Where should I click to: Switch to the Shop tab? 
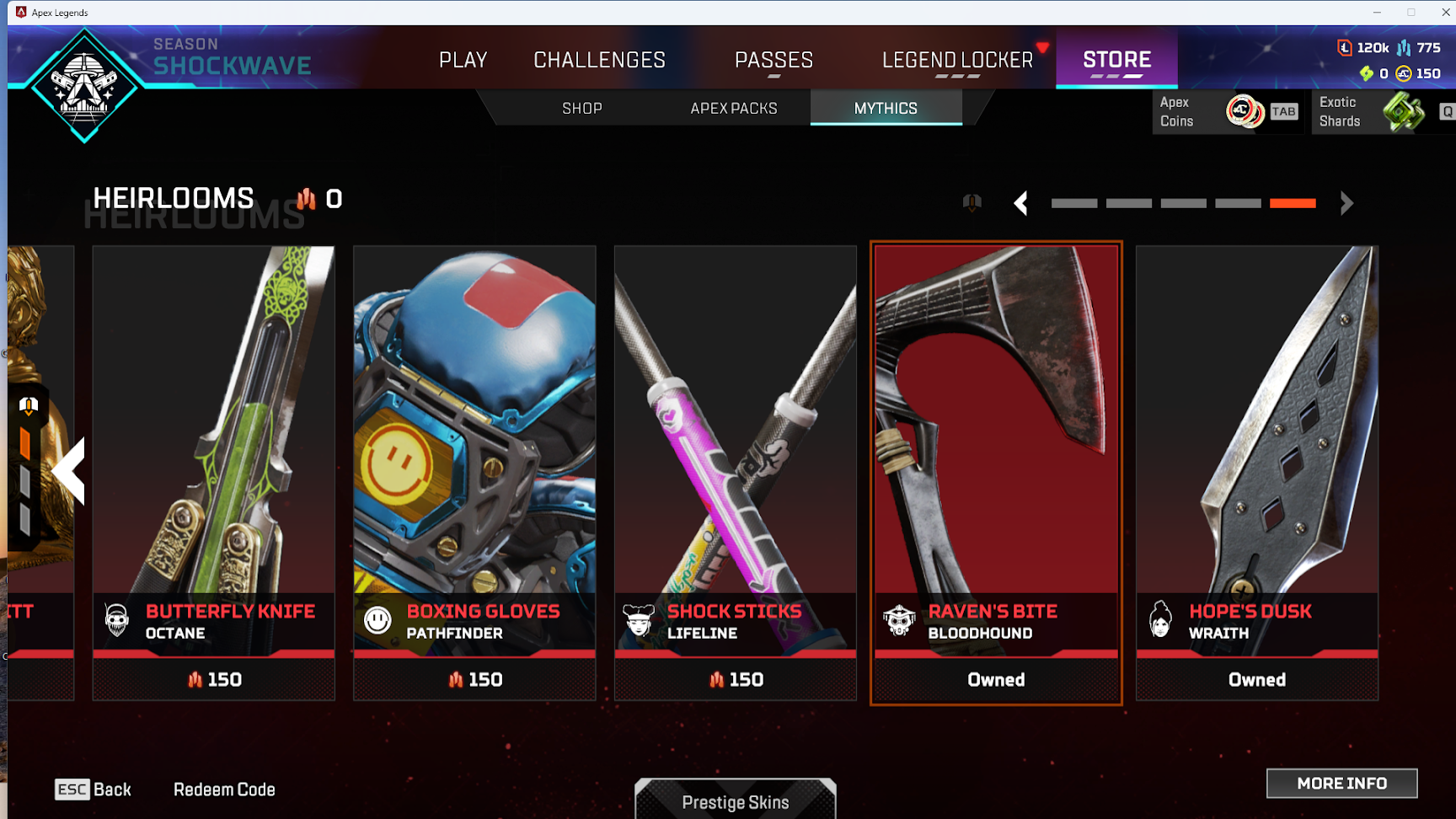[582, 109]
